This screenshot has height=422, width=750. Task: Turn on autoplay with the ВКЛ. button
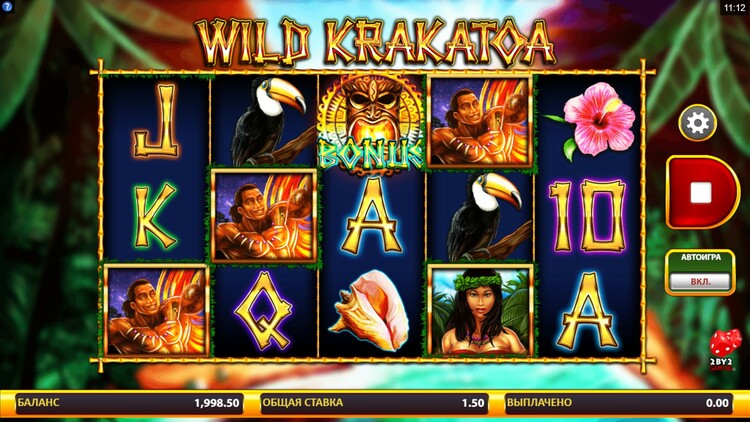tap(700, 282)
